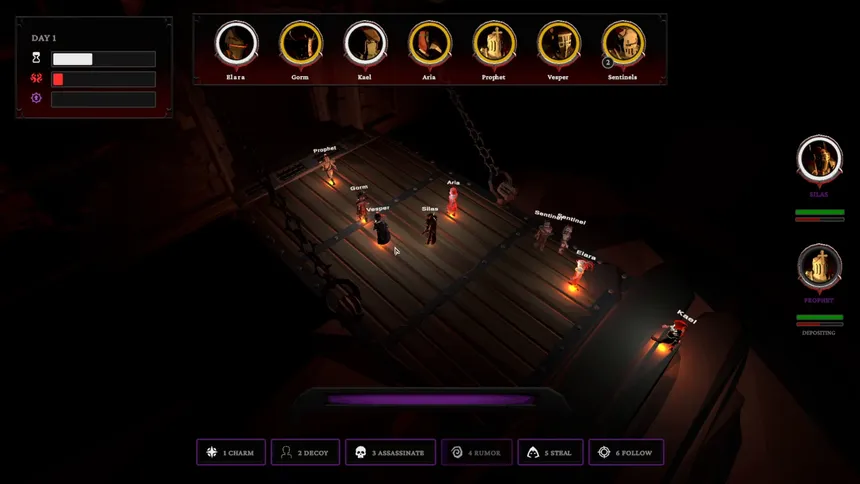Select the Prophet portrait in the top bar

(493, 44)
